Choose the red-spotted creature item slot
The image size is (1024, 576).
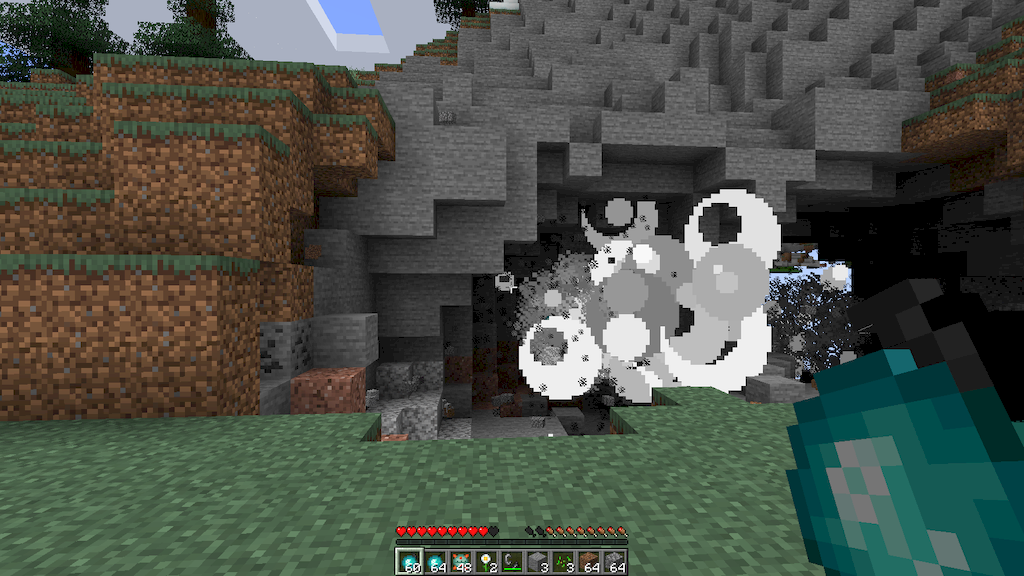tap(461, 562)
